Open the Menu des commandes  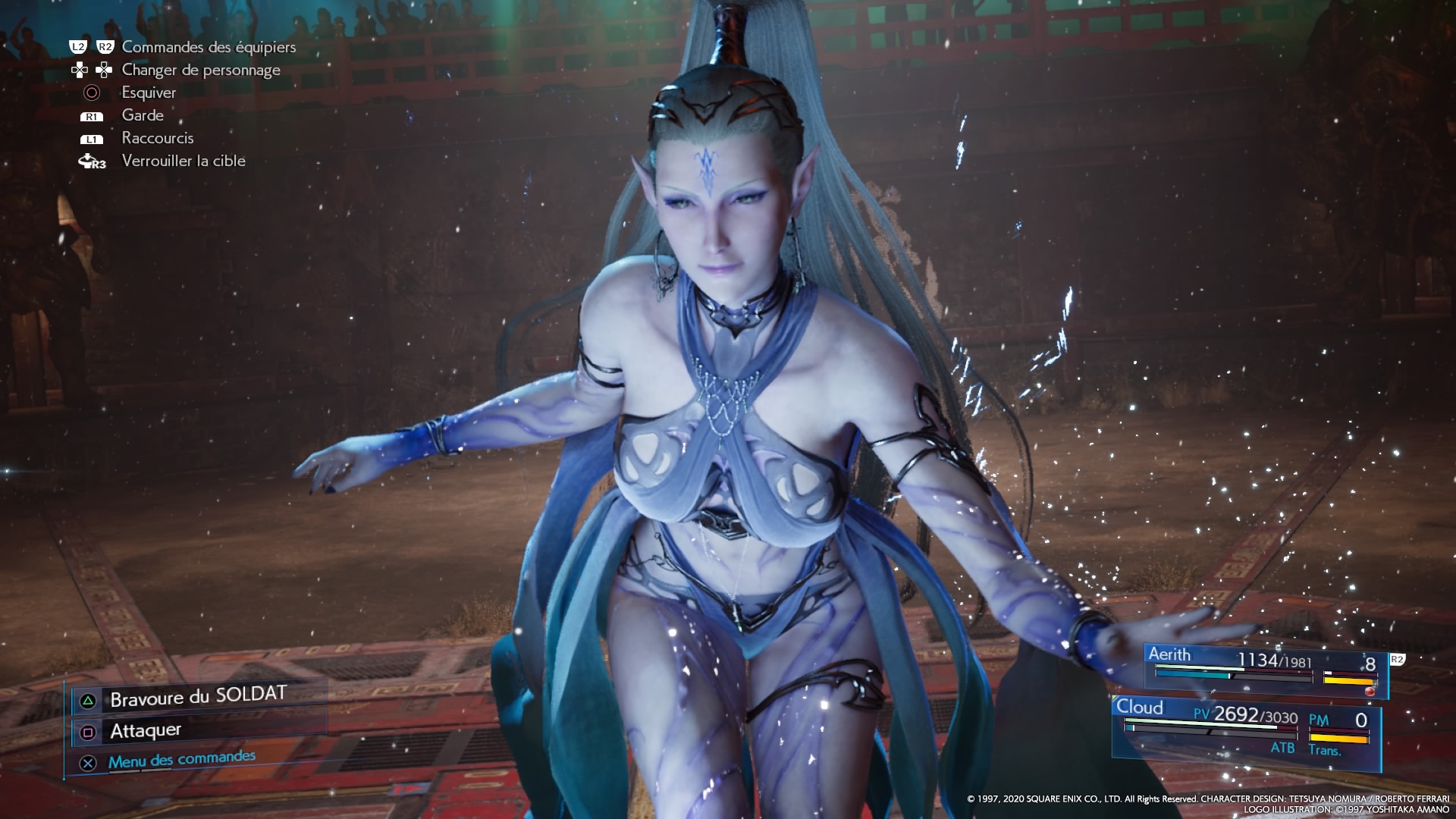point(181,760)
